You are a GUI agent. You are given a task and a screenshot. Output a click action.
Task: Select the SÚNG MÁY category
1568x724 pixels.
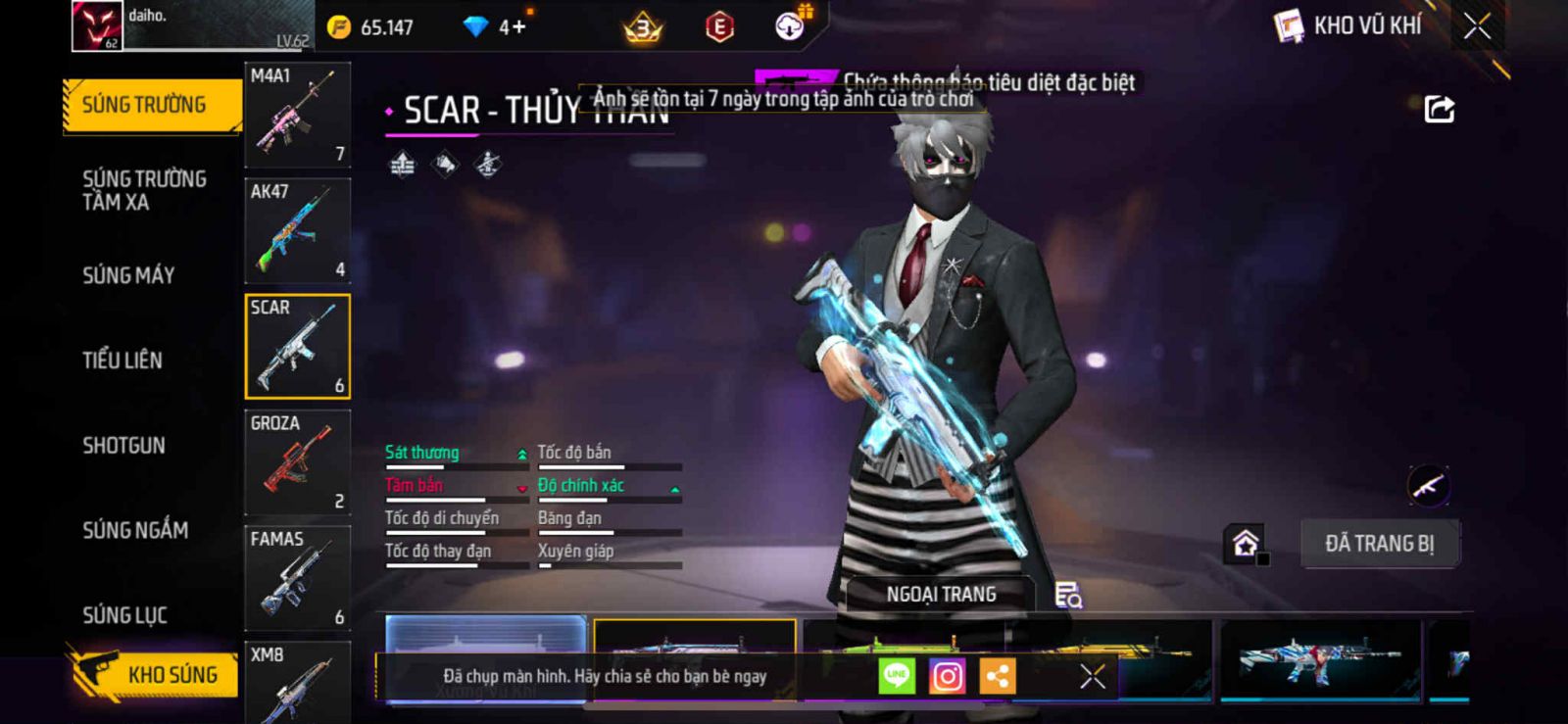pos(128,275)
